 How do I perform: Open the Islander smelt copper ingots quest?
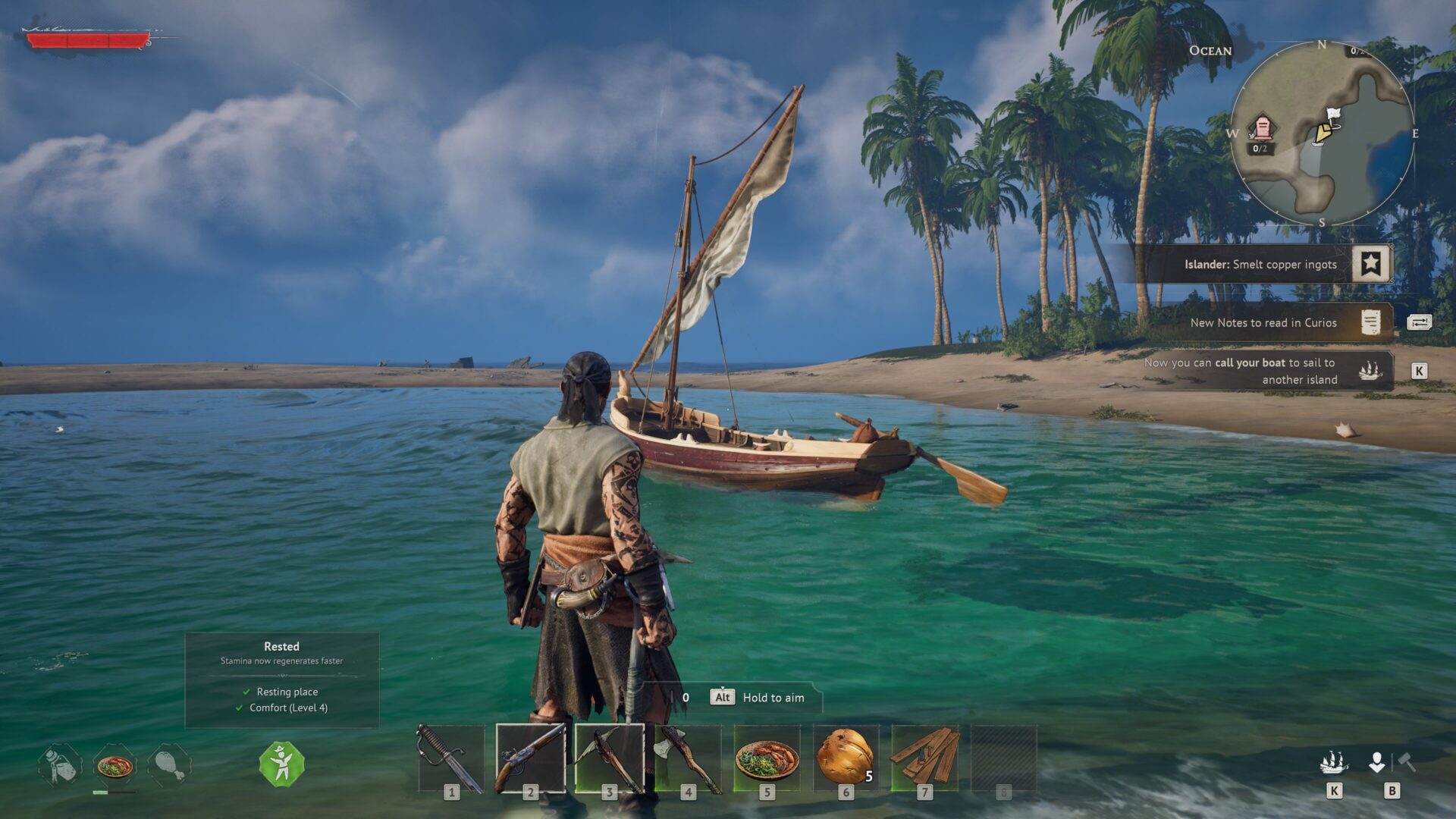tap(1260, 265)
